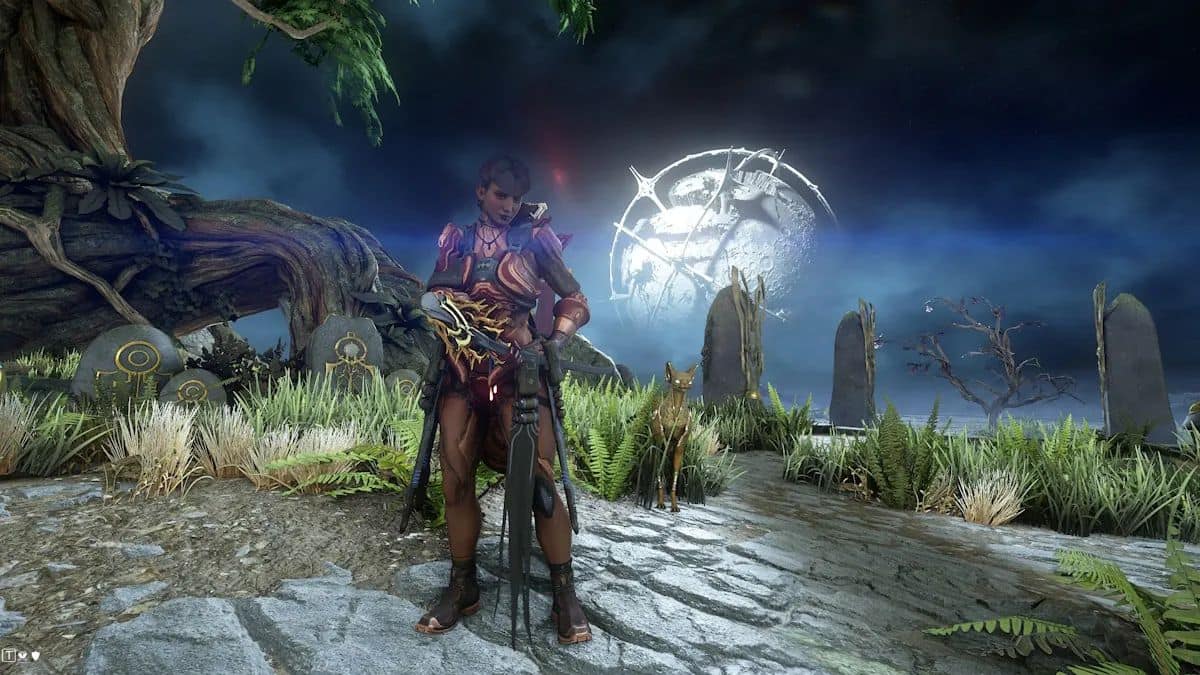Click the small heart icon beside the T prompt
Screen dimensions: 1200x675
[22, 655]
